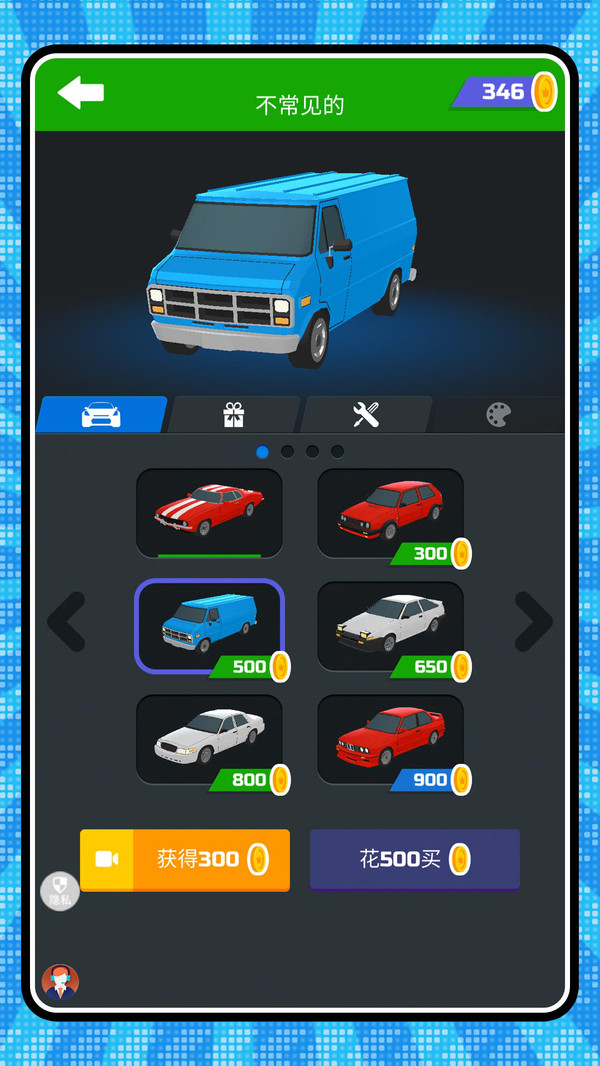The image size is (600, 1066).
Task: Open the paint palette tab
Action: (x=498, y=415)
